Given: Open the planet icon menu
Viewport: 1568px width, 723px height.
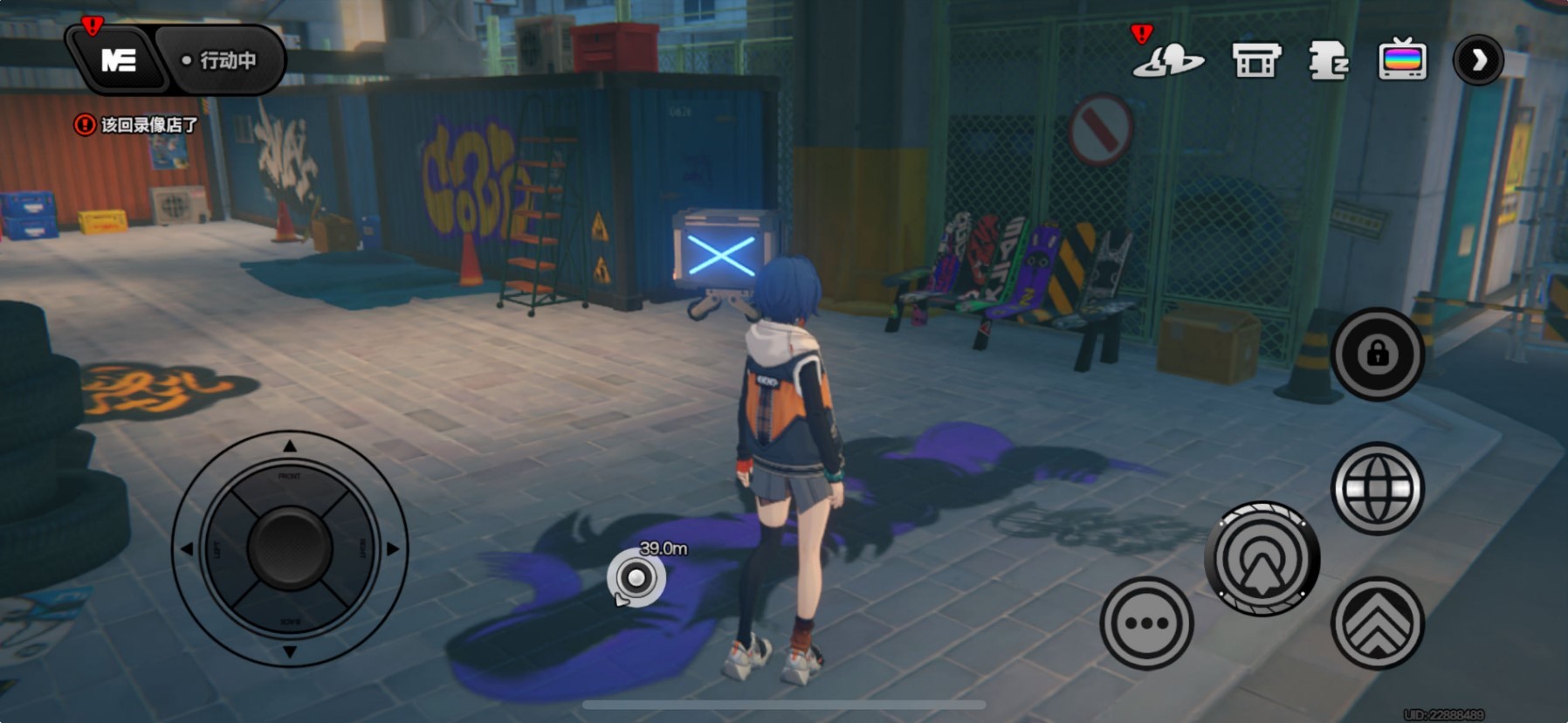Looking at the screenshot, I should 1168,60.
